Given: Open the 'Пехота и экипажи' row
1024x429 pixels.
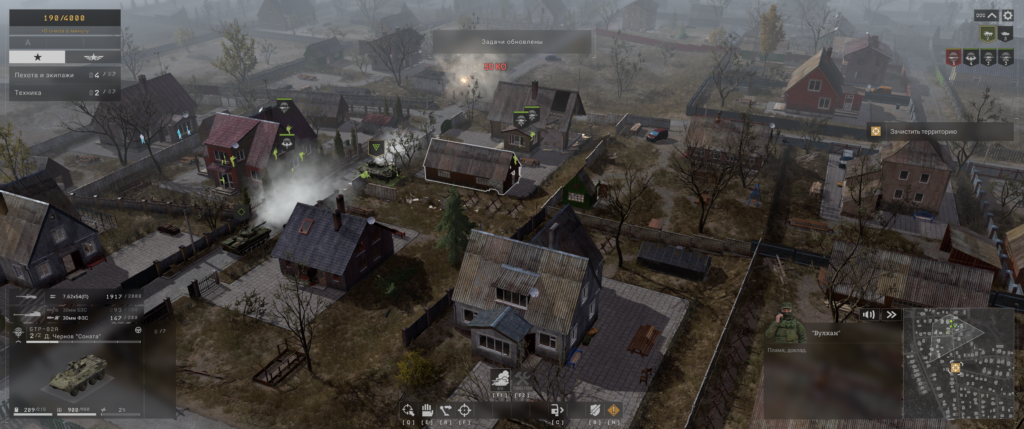Looking at the screenshot, I should coord(60,75).
